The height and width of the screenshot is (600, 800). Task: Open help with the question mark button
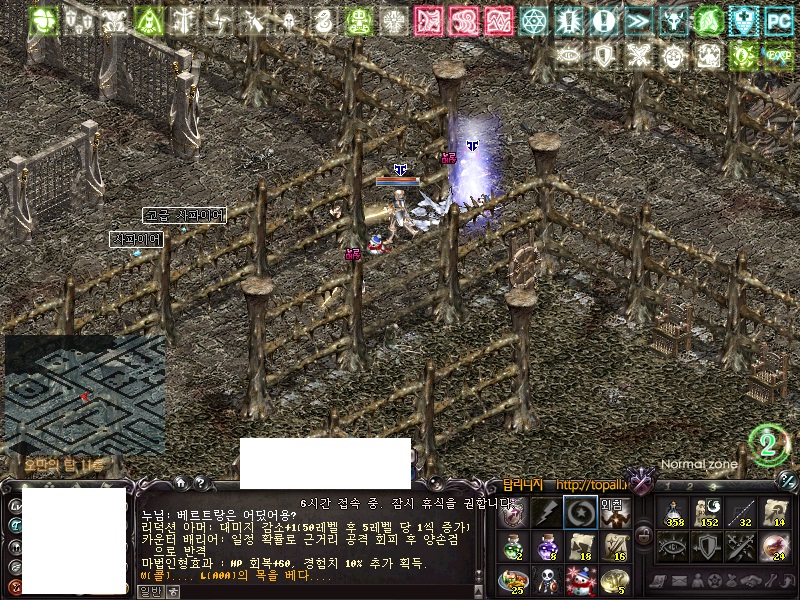click(x=200, y=482)
